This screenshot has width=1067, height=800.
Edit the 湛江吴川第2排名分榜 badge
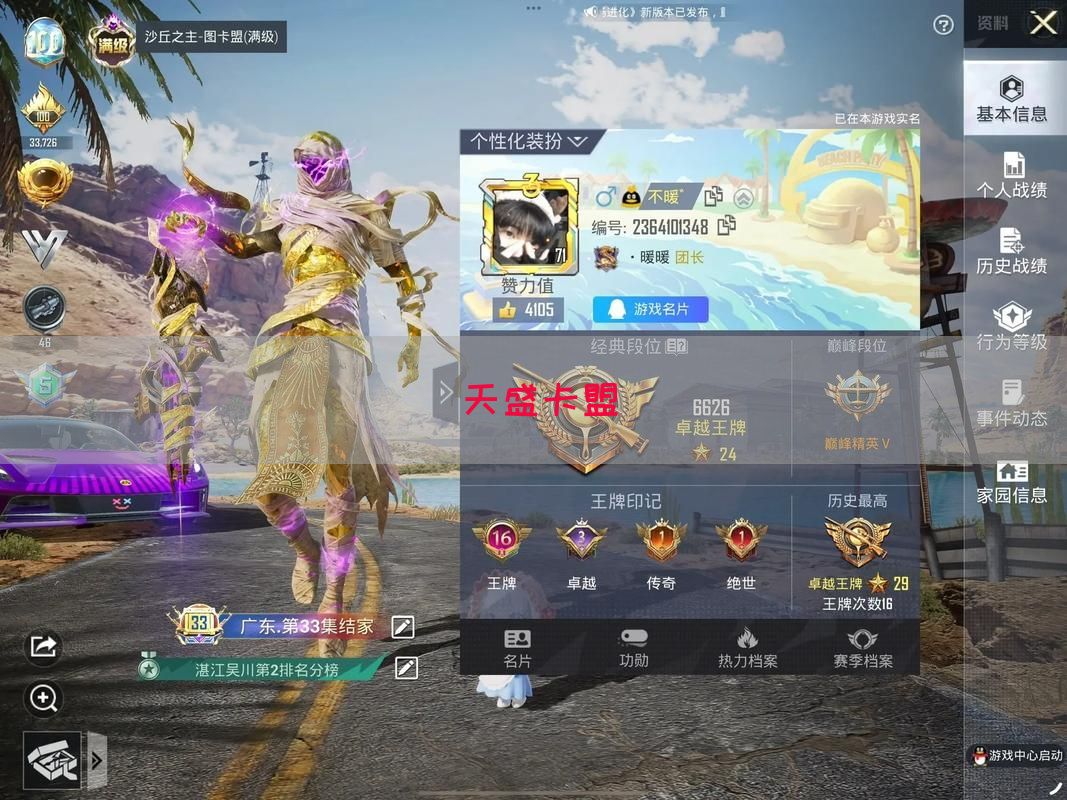click(x=406, y=668)
